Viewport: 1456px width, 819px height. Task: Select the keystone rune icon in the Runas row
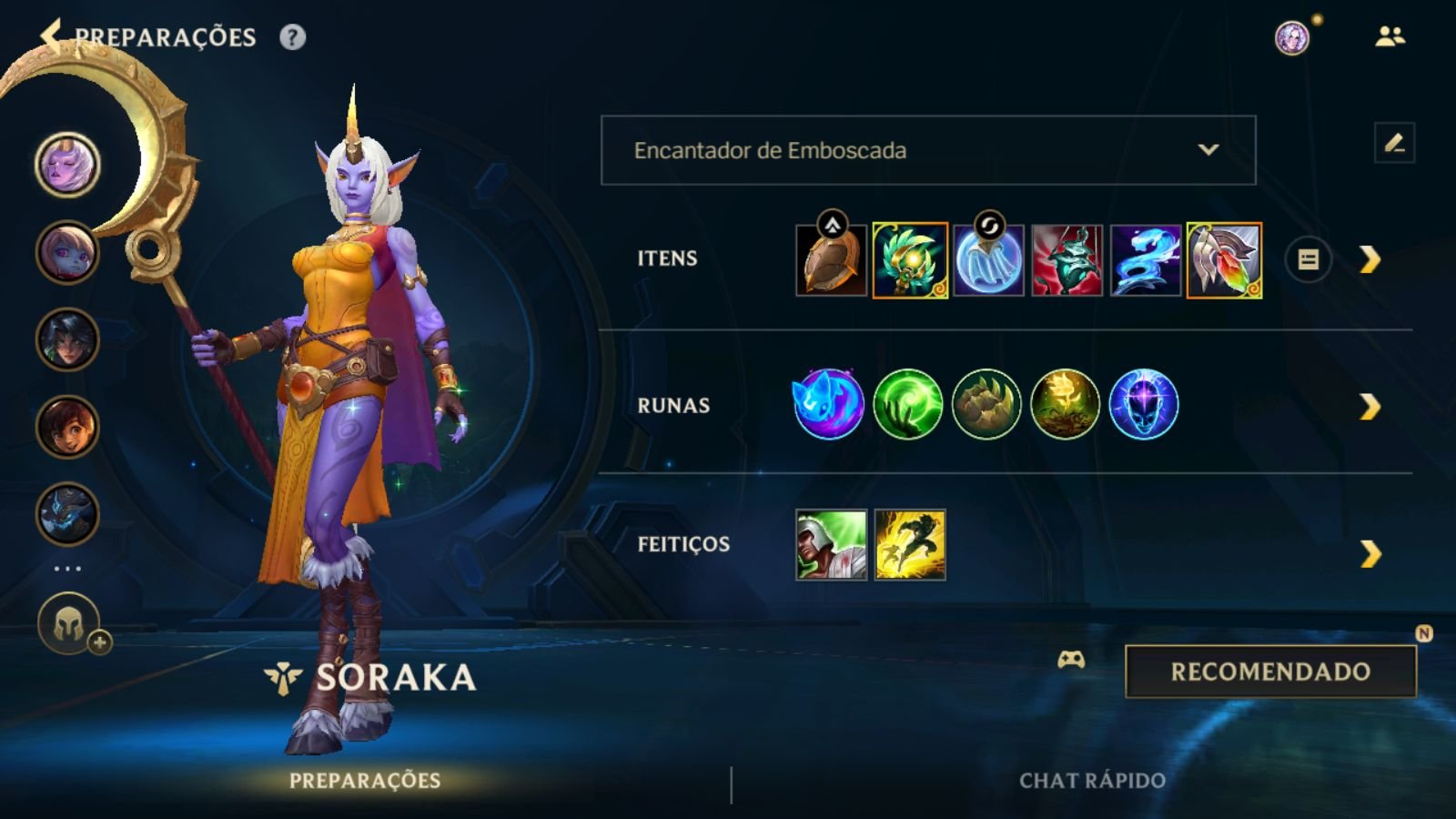coord(828,405)
